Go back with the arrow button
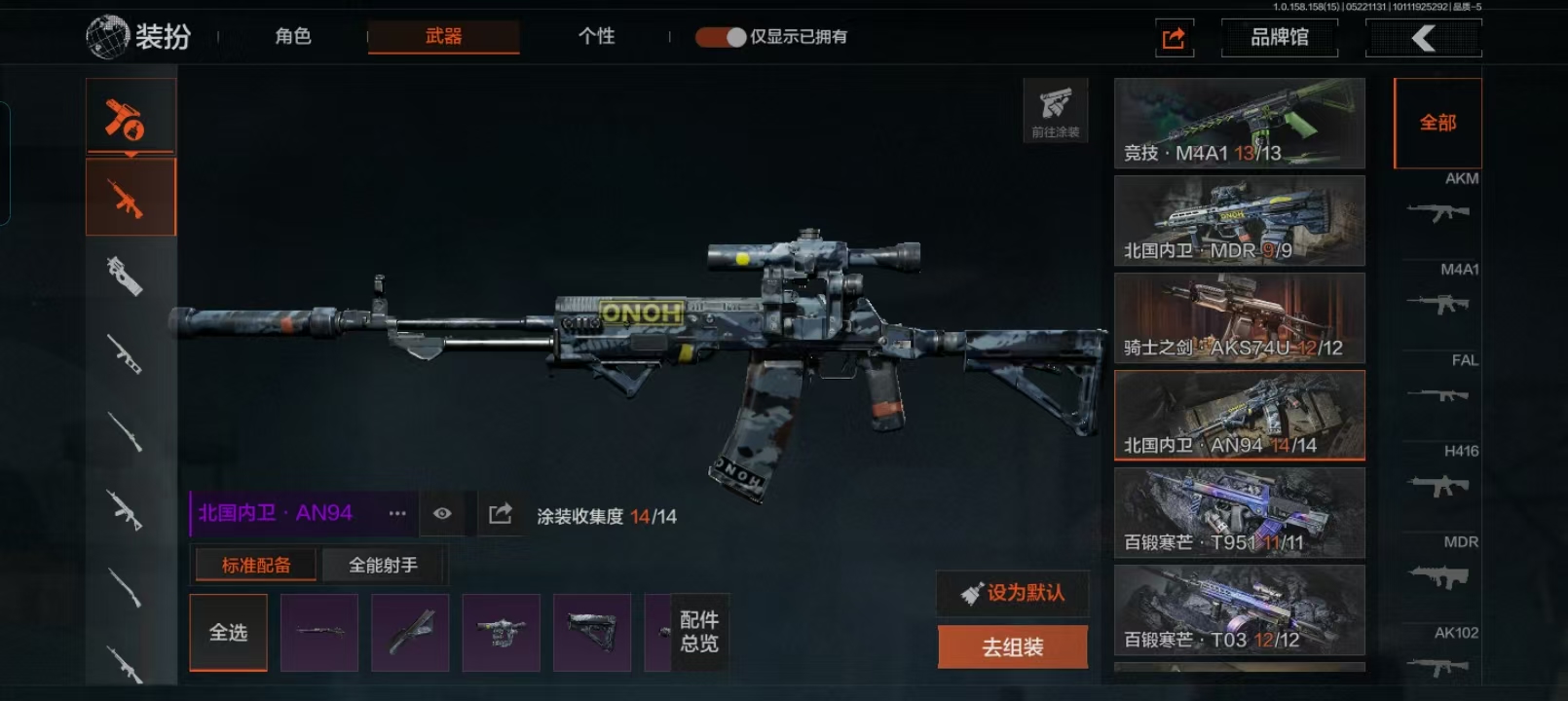The height and width of the screenshot is (701, 1568). point(1423,38)
